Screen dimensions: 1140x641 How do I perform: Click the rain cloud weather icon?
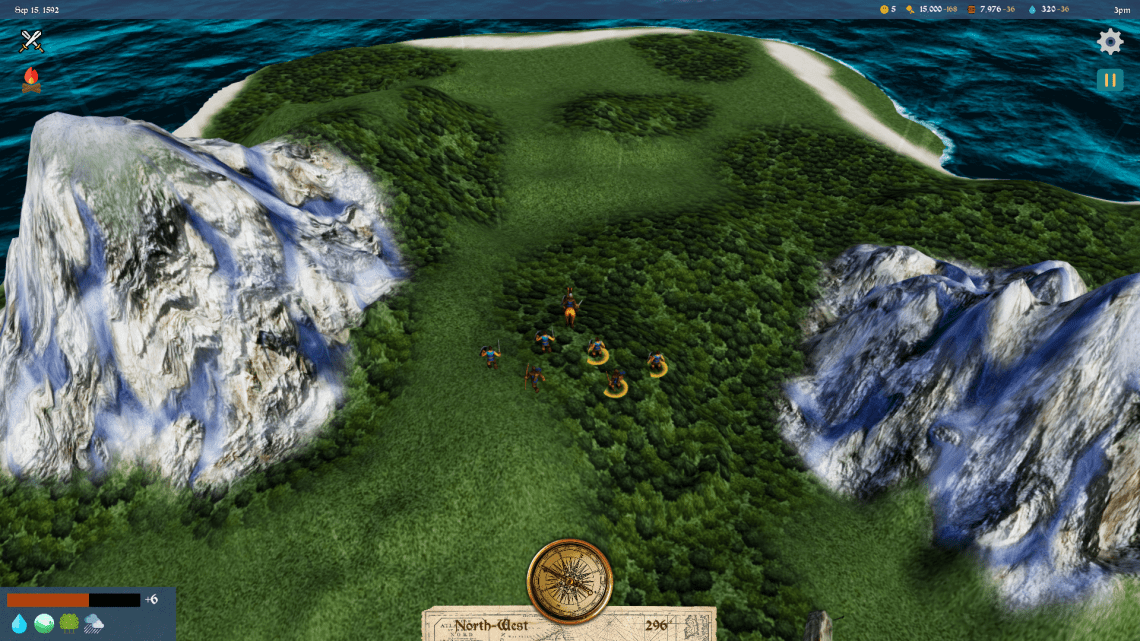point(95,624)
